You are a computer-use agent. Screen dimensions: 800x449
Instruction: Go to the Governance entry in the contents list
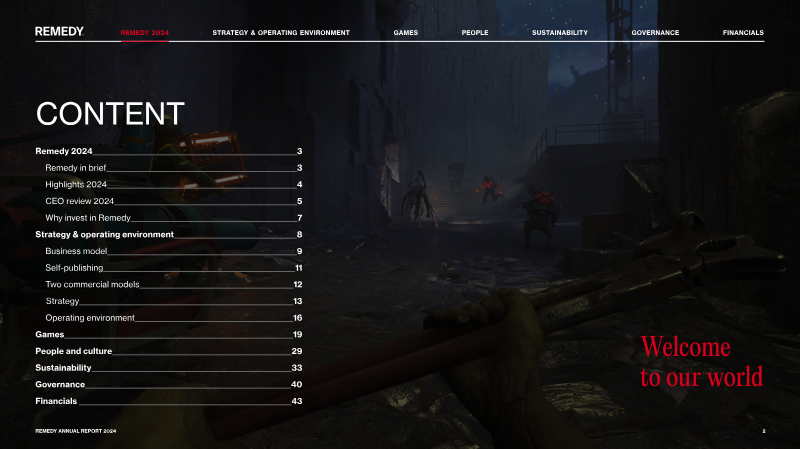(60, 384)
